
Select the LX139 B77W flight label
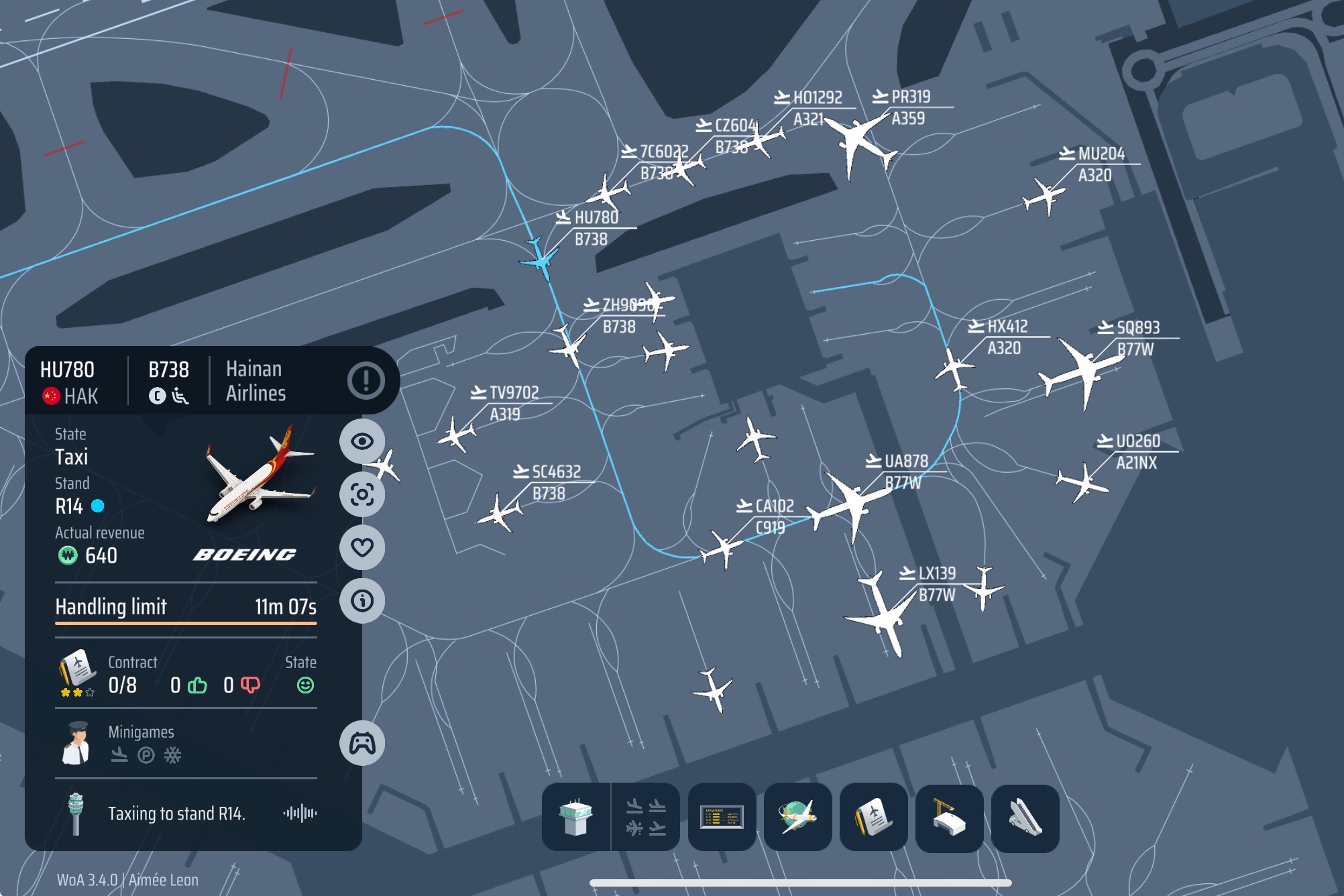click(x=936, y=583)
